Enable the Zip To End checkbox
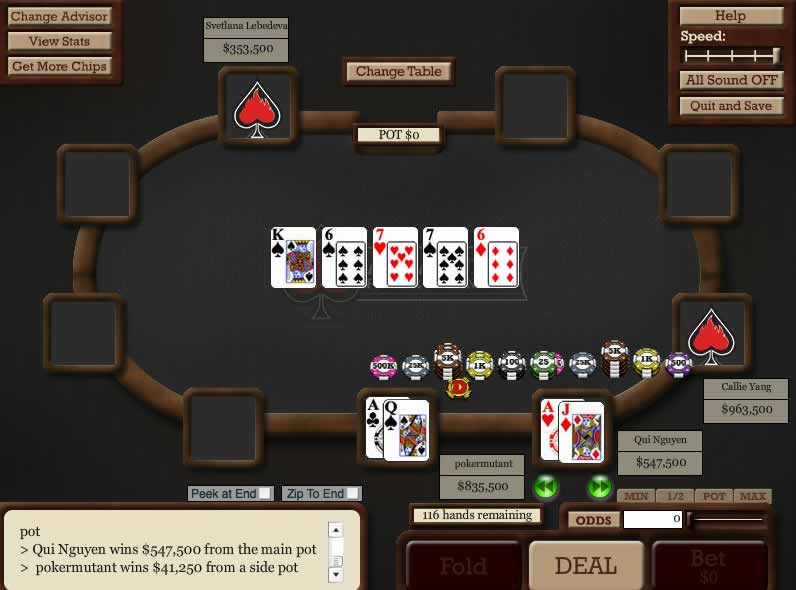Screen dimensions: 796x590 tap(354, 493)
